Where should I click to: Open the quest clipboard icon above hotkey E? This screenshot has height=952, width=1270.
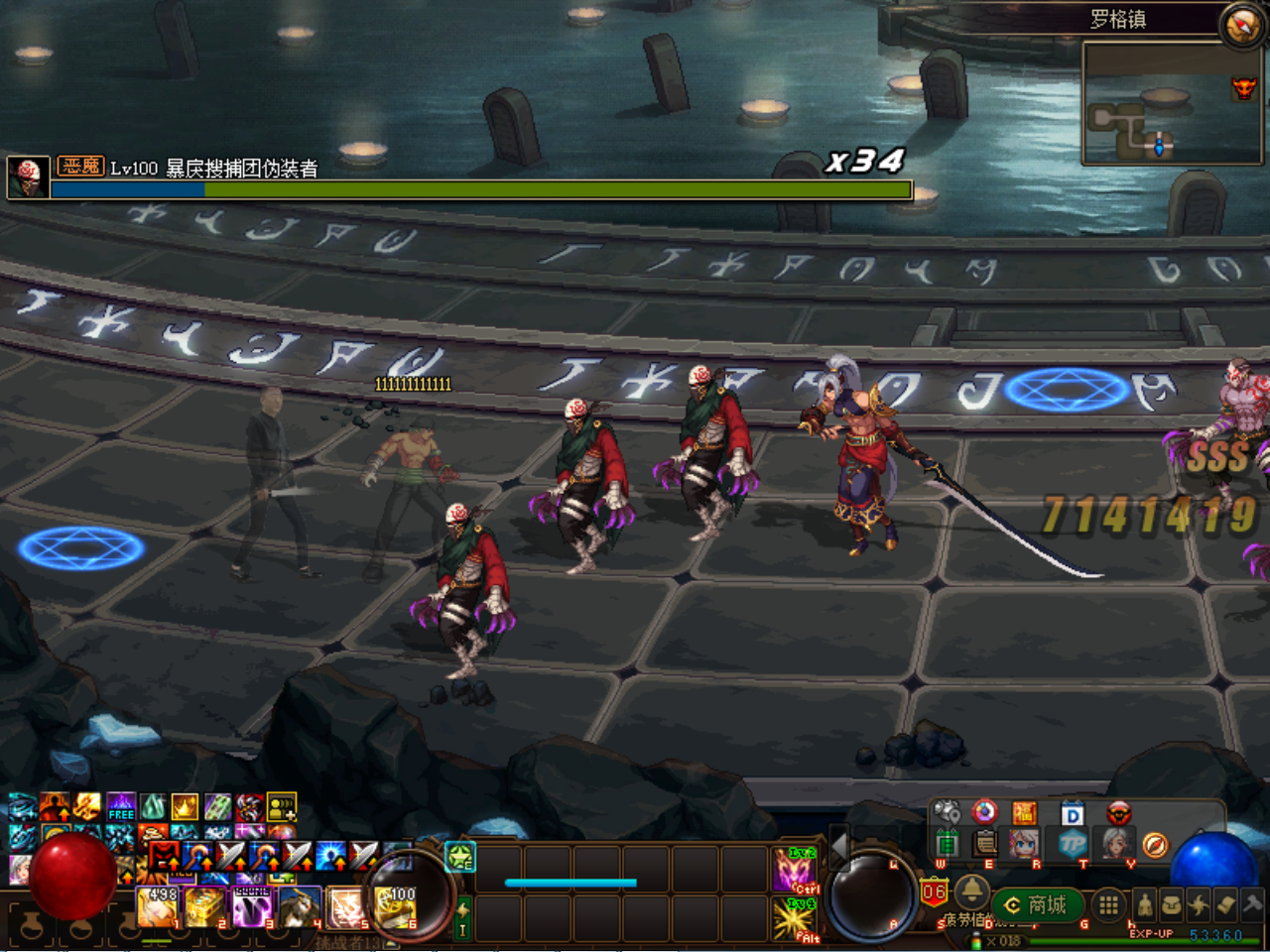click(x=983, y=845)
